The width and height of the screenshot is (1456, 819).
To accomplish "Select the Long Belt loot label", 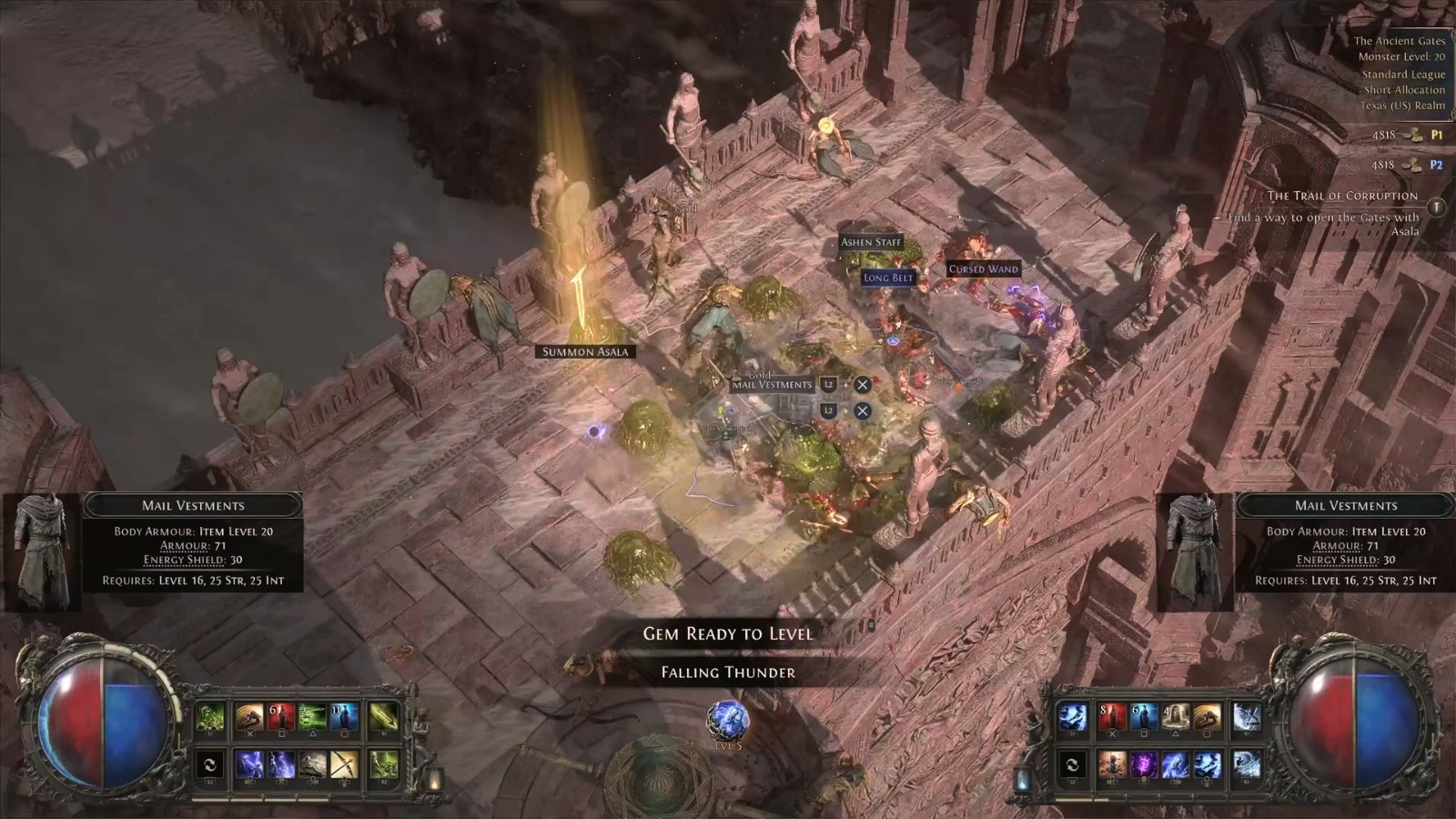I will pos(888,278).
